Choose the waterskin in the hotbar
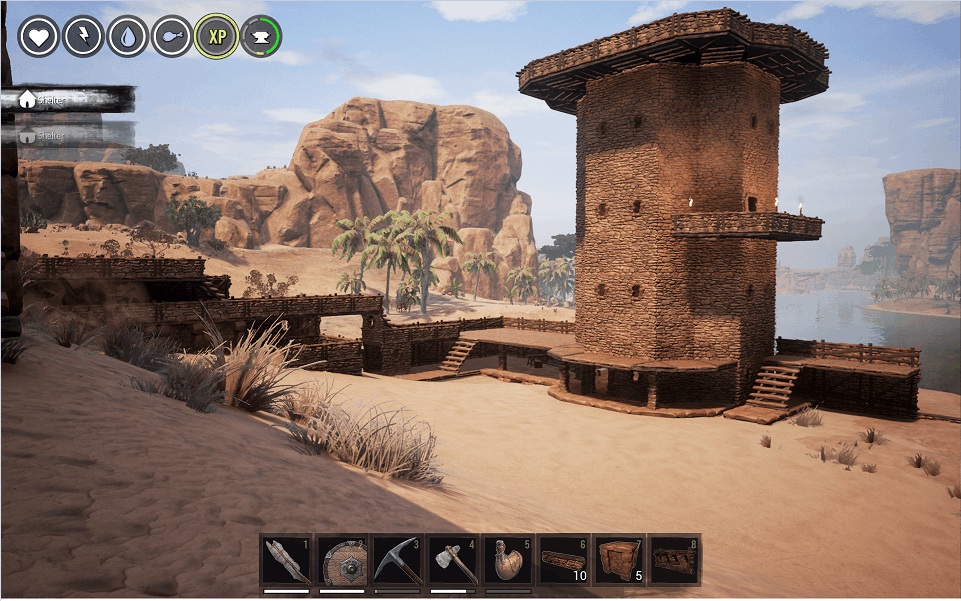 [x=507, y=561]
